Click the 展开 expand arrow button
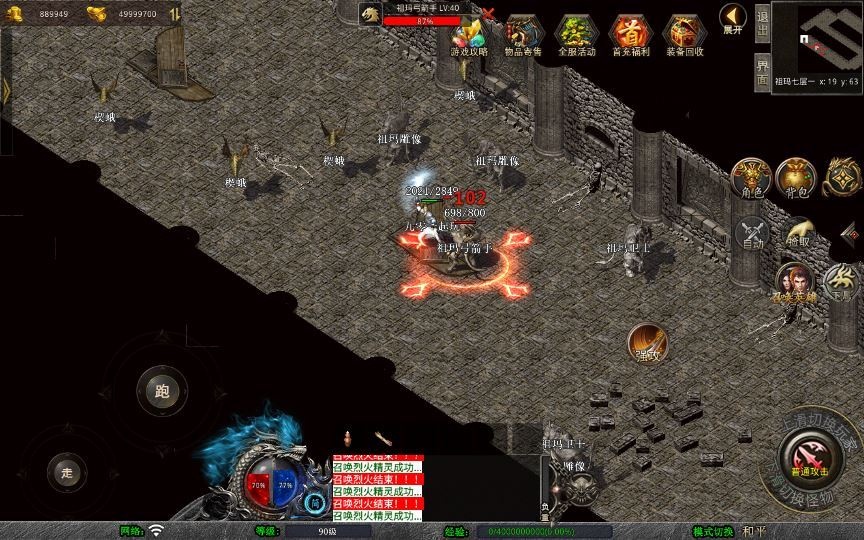This screenshot has height=540, width=864. 732,19
